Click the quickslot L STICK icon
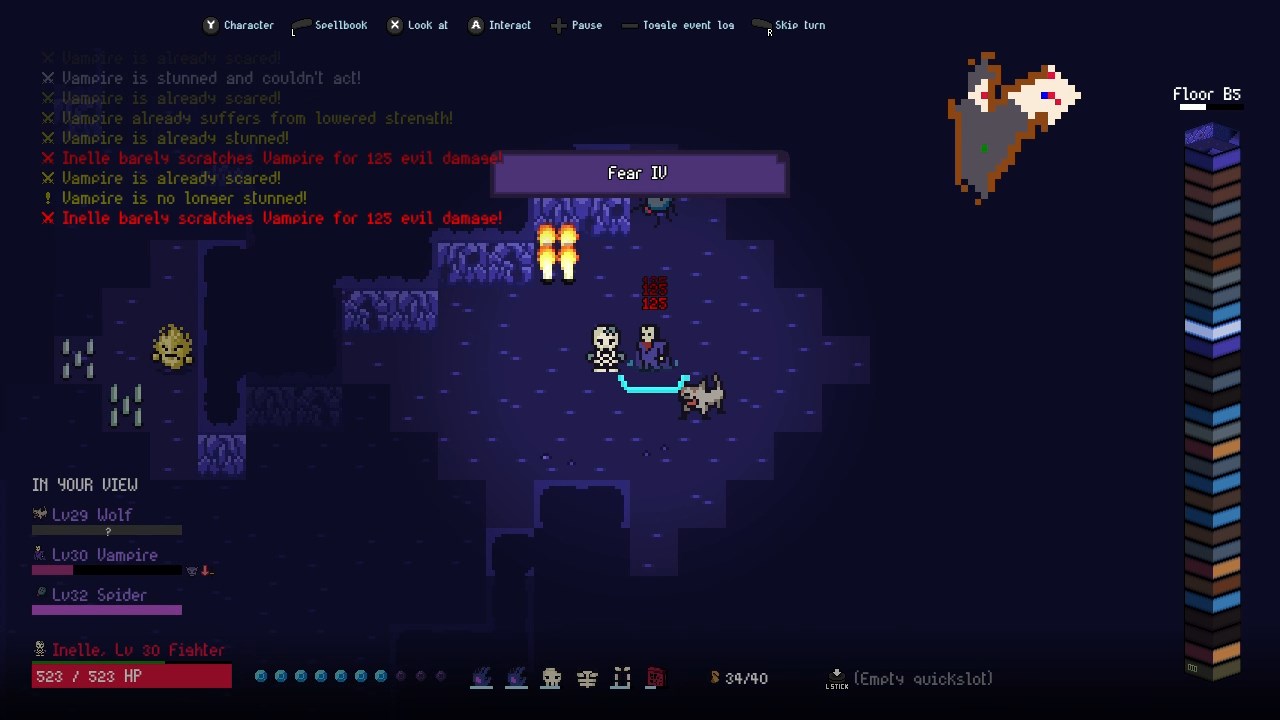This screenshot has height=720, width=1280. [836, 678]
